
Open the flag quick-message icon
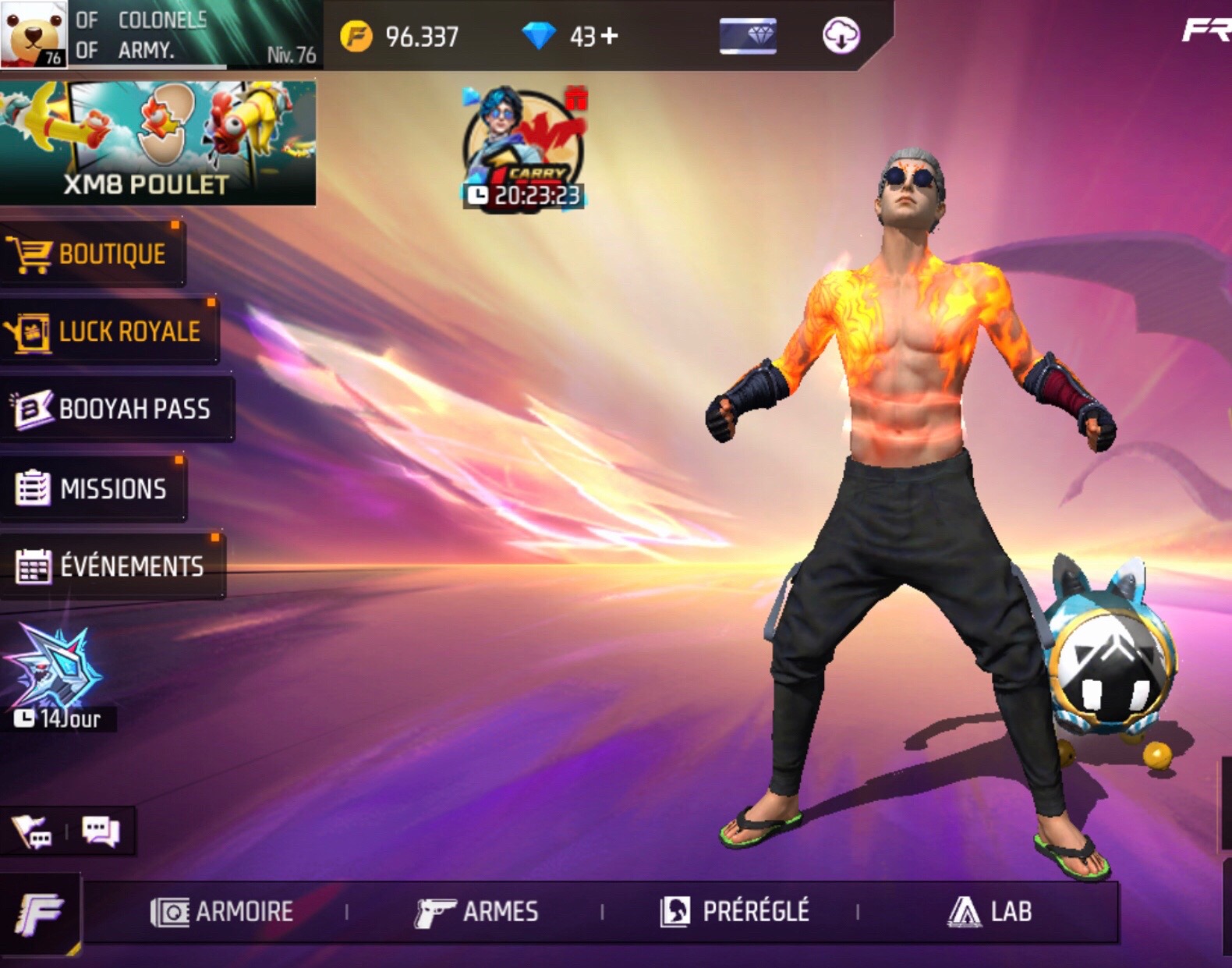32,831
